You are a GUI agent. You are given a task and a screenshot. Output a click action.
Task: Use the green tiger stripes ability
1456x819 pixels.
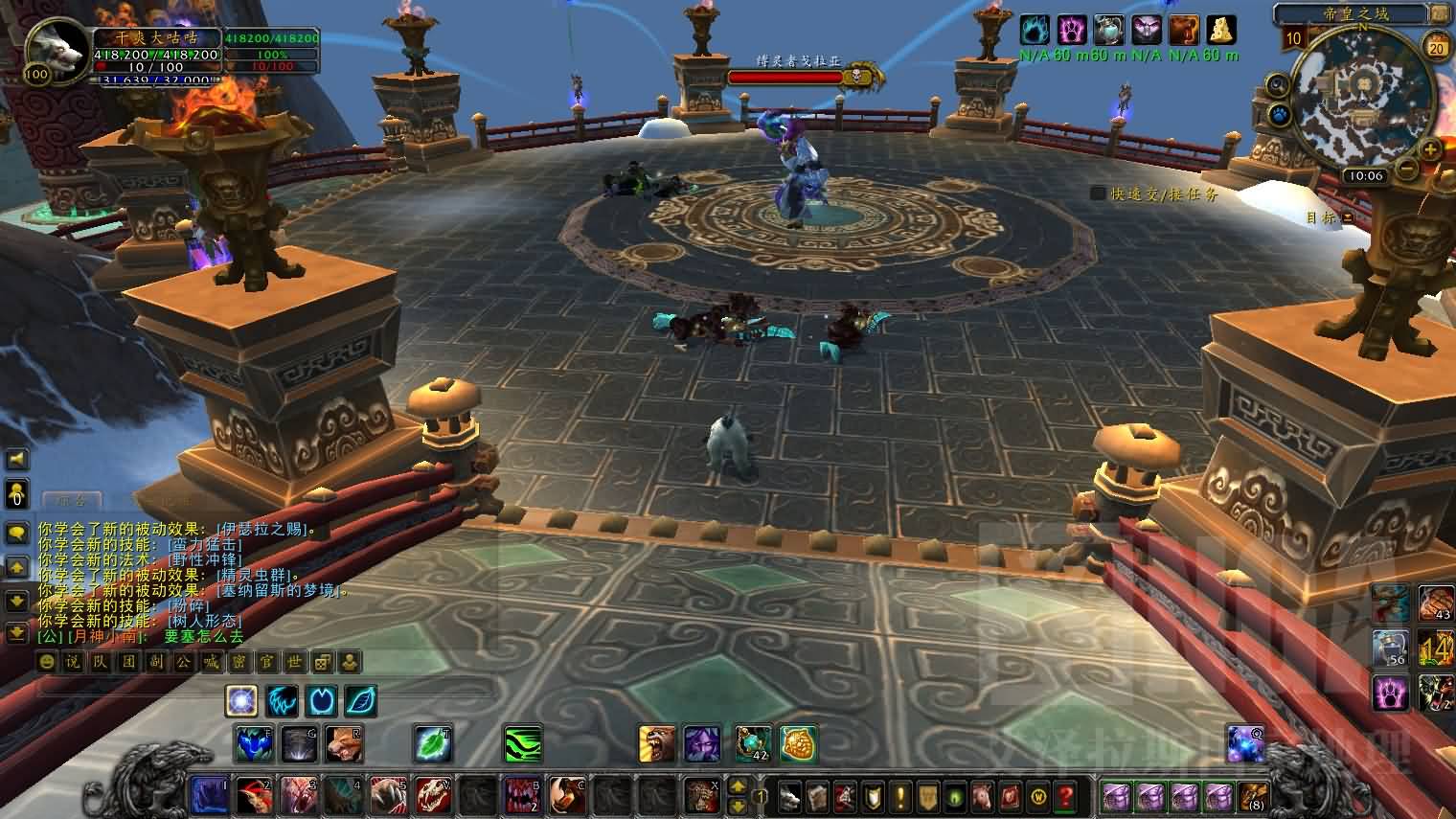tap(523, 744)
